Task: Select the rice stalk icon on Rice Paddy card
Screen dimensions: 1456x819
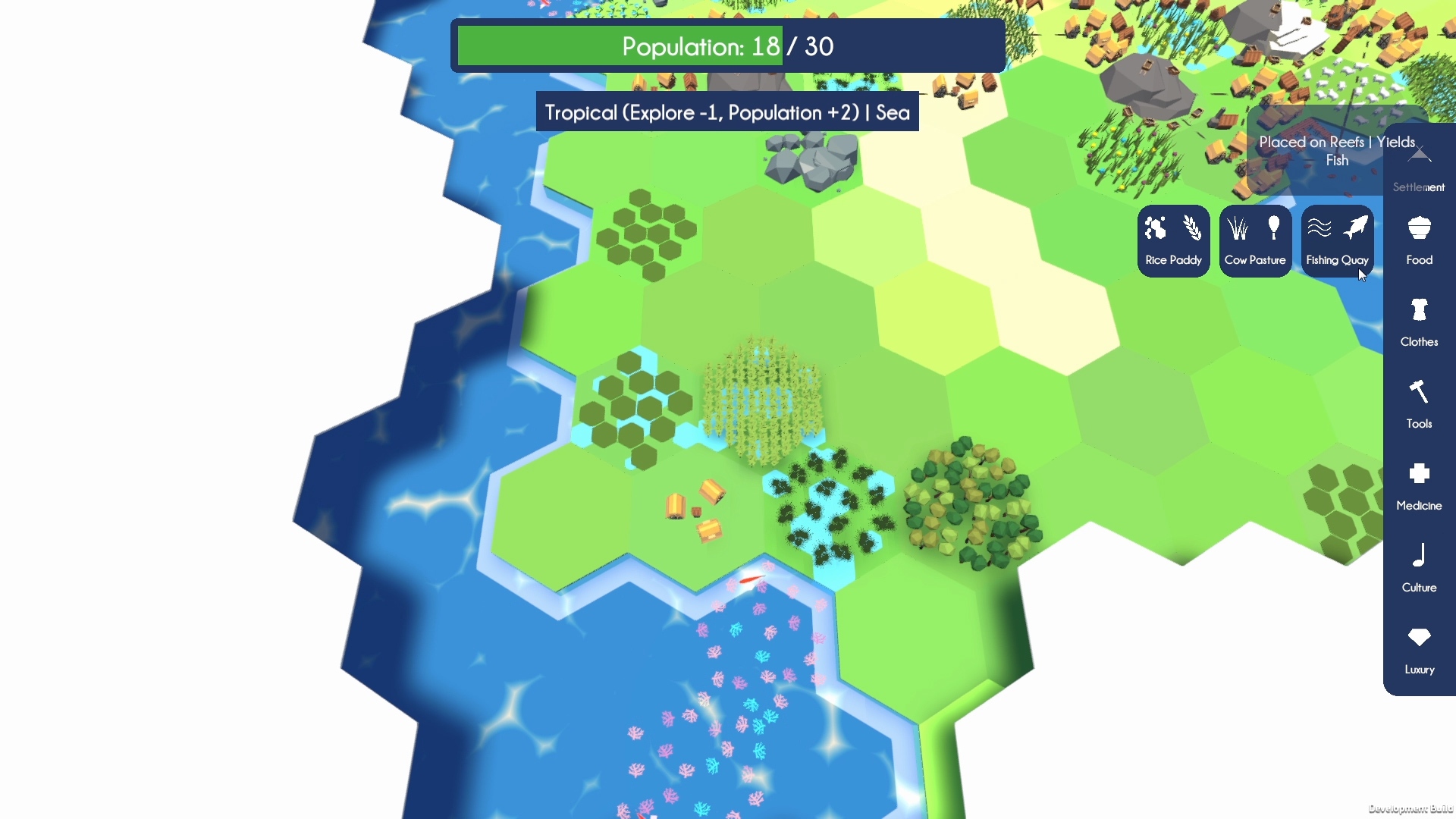Action: (x=1191, y=227)
